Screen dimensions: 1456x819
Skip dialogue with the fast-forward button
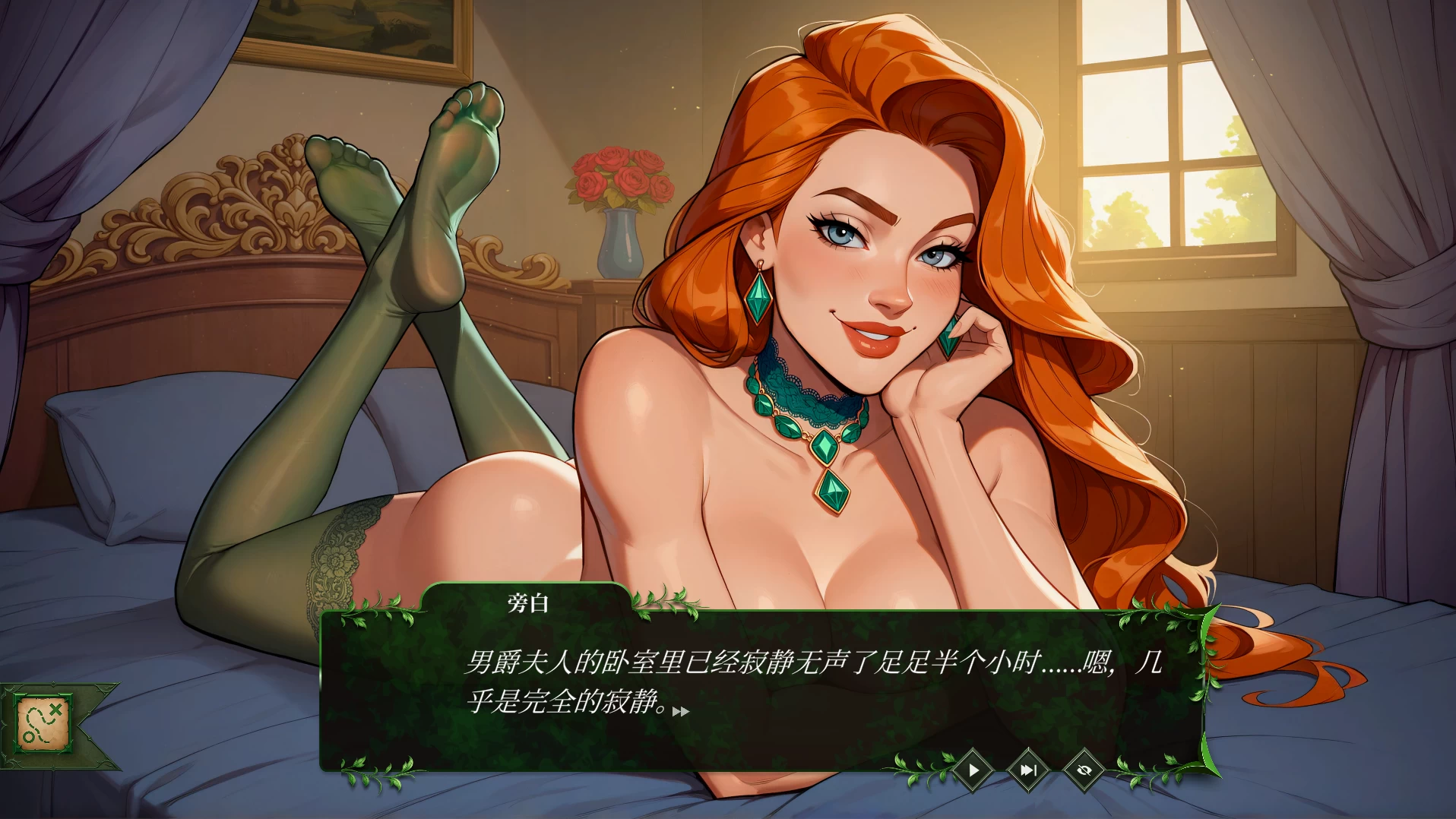pyautogui.click(x=1028, y=770)
